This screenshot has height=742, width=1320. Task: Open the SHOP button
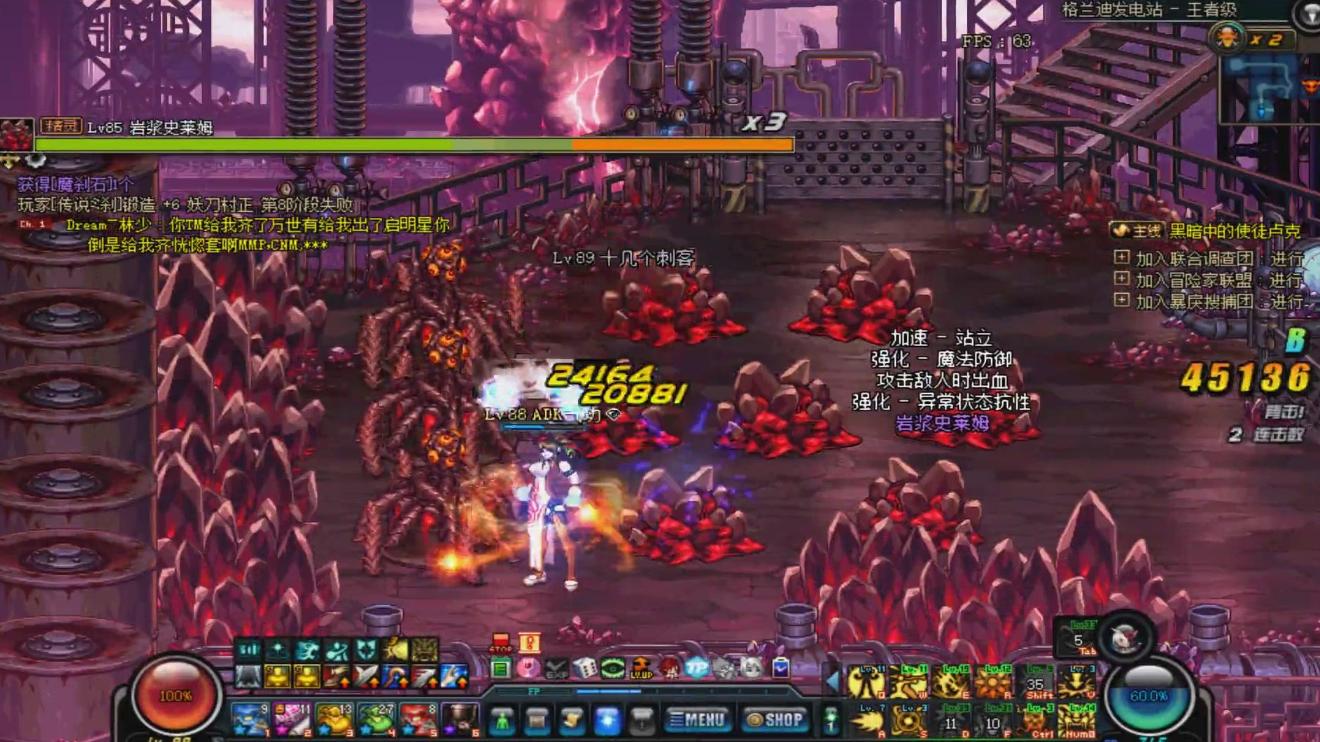pos(775,719)
